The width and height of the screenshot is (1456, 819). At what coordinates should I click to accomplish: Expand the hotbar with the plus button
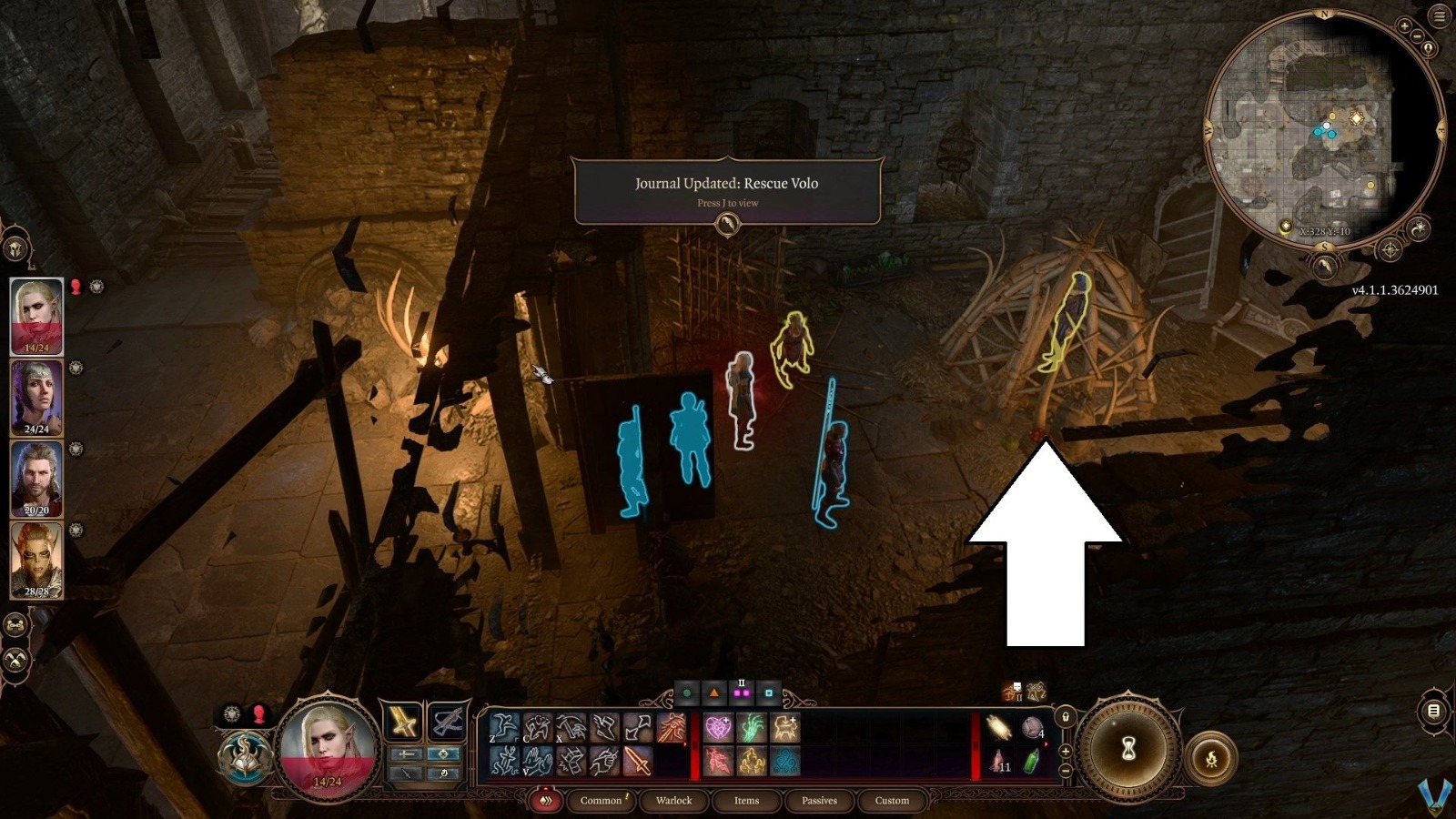click(1066, 752)
